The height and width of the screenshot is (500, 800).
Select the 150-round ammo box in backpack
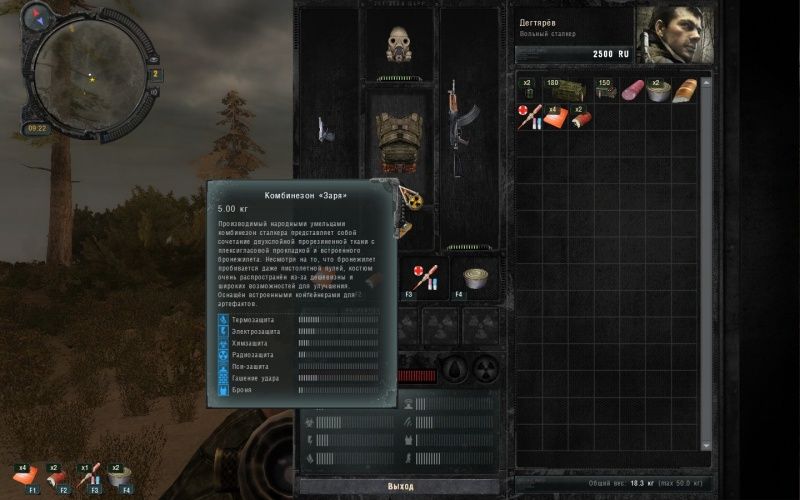point(606,90)
